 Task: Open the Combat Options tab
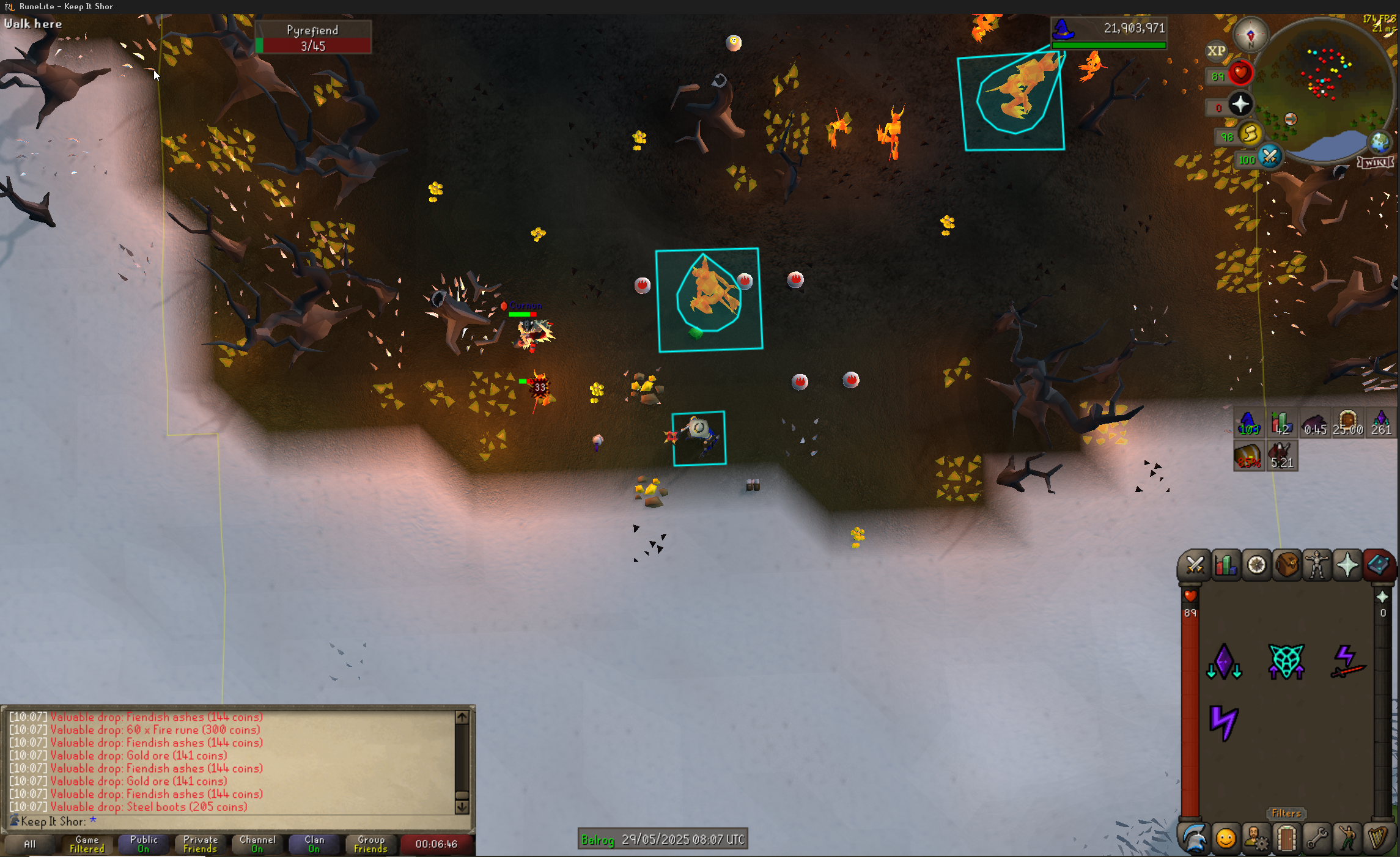pyautogui.click(x=1194, y=565)
